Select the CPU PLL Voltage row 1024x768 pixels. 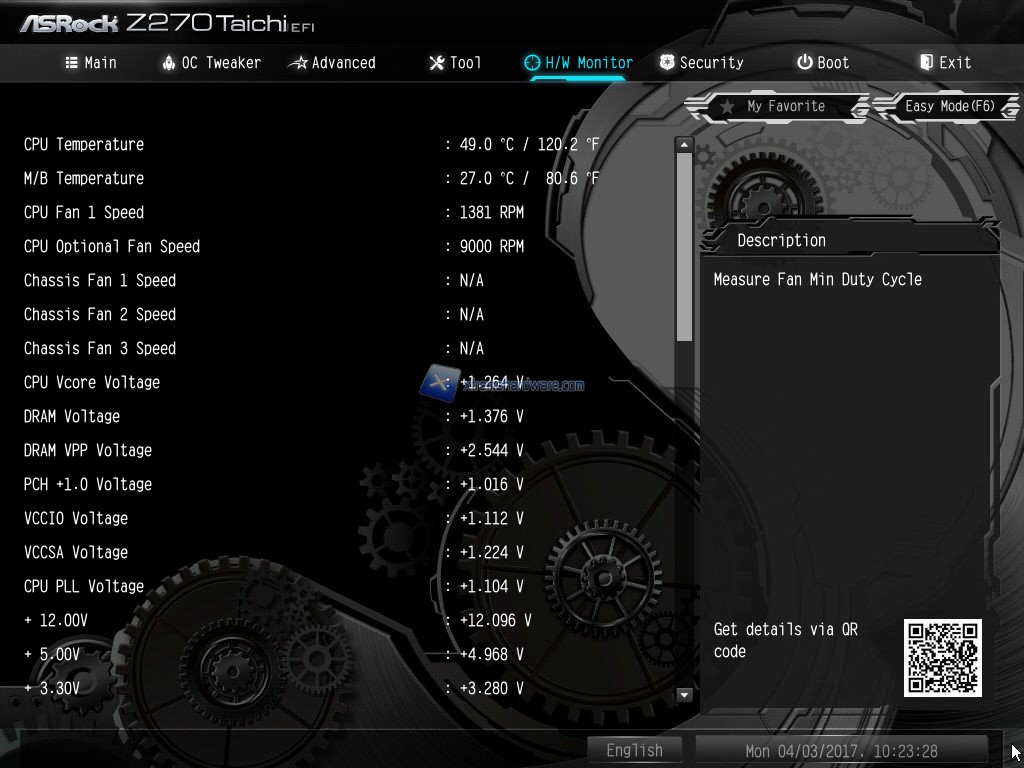coord(84,586)
